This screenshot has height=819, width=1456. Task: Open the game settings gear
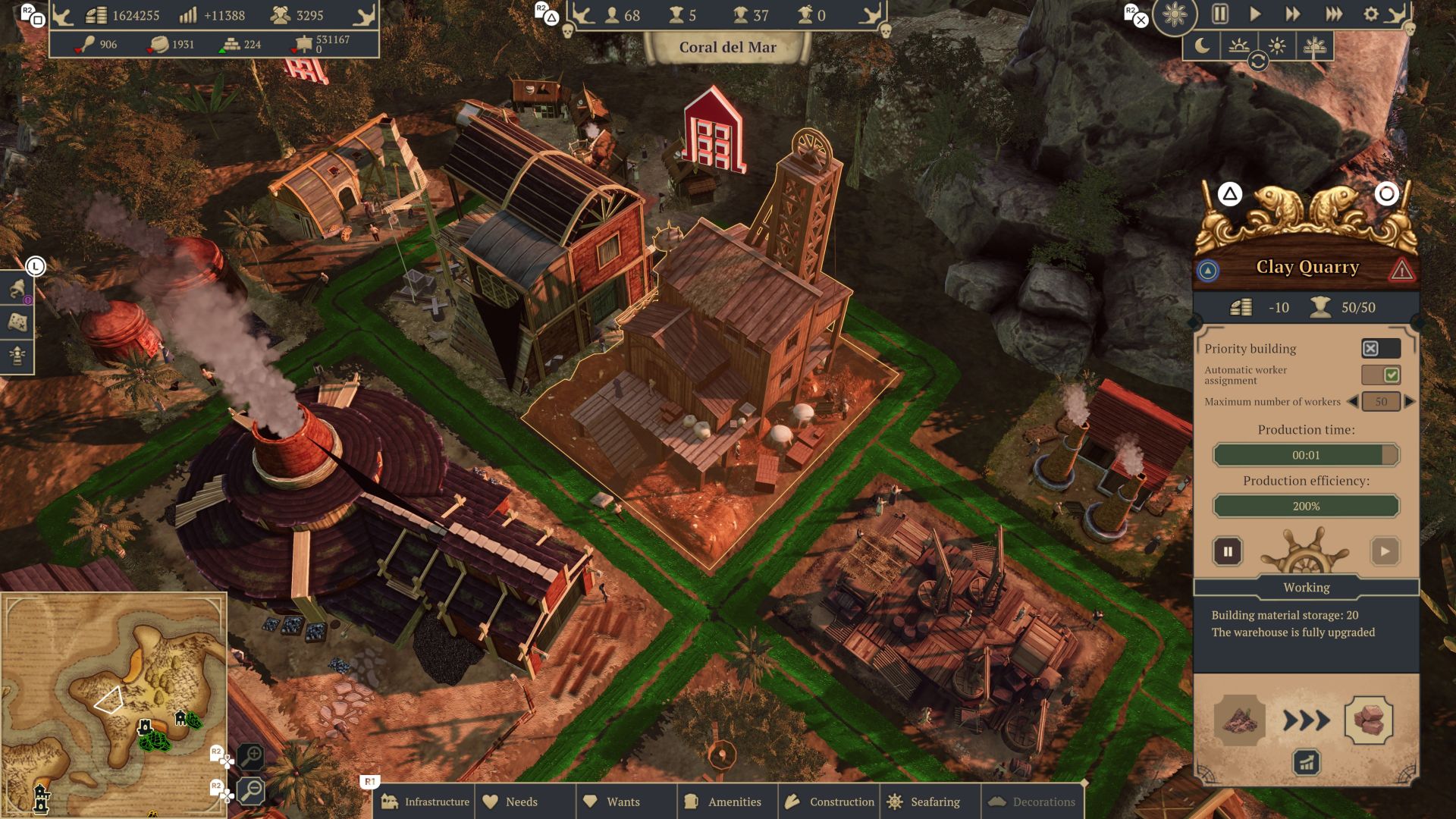(1370, 14)
